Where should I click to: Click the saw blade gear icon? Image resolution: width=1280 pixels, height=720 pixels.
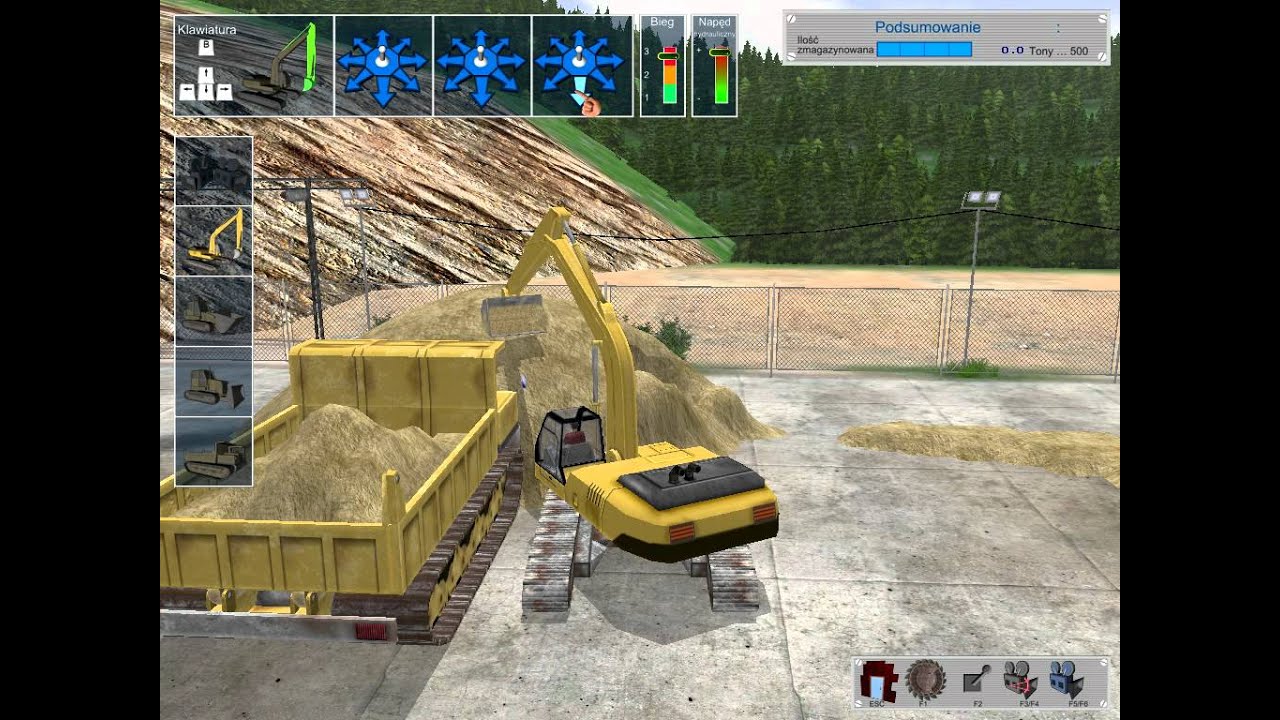[x=925, y=680]
